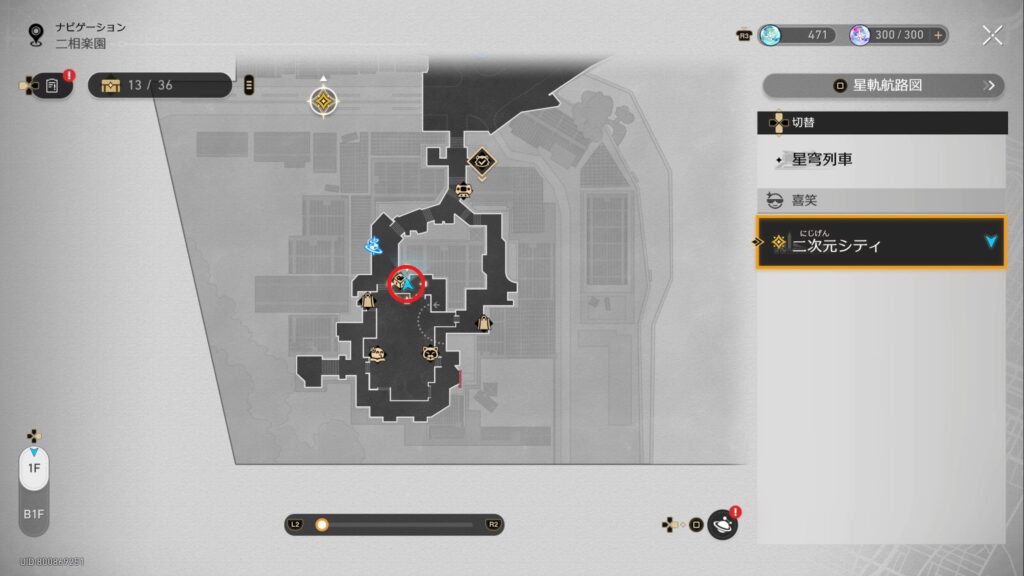Screen dimensions: 1024x576
Task: Select the blue Space Anchor map marker
Action: click(373, 244)
